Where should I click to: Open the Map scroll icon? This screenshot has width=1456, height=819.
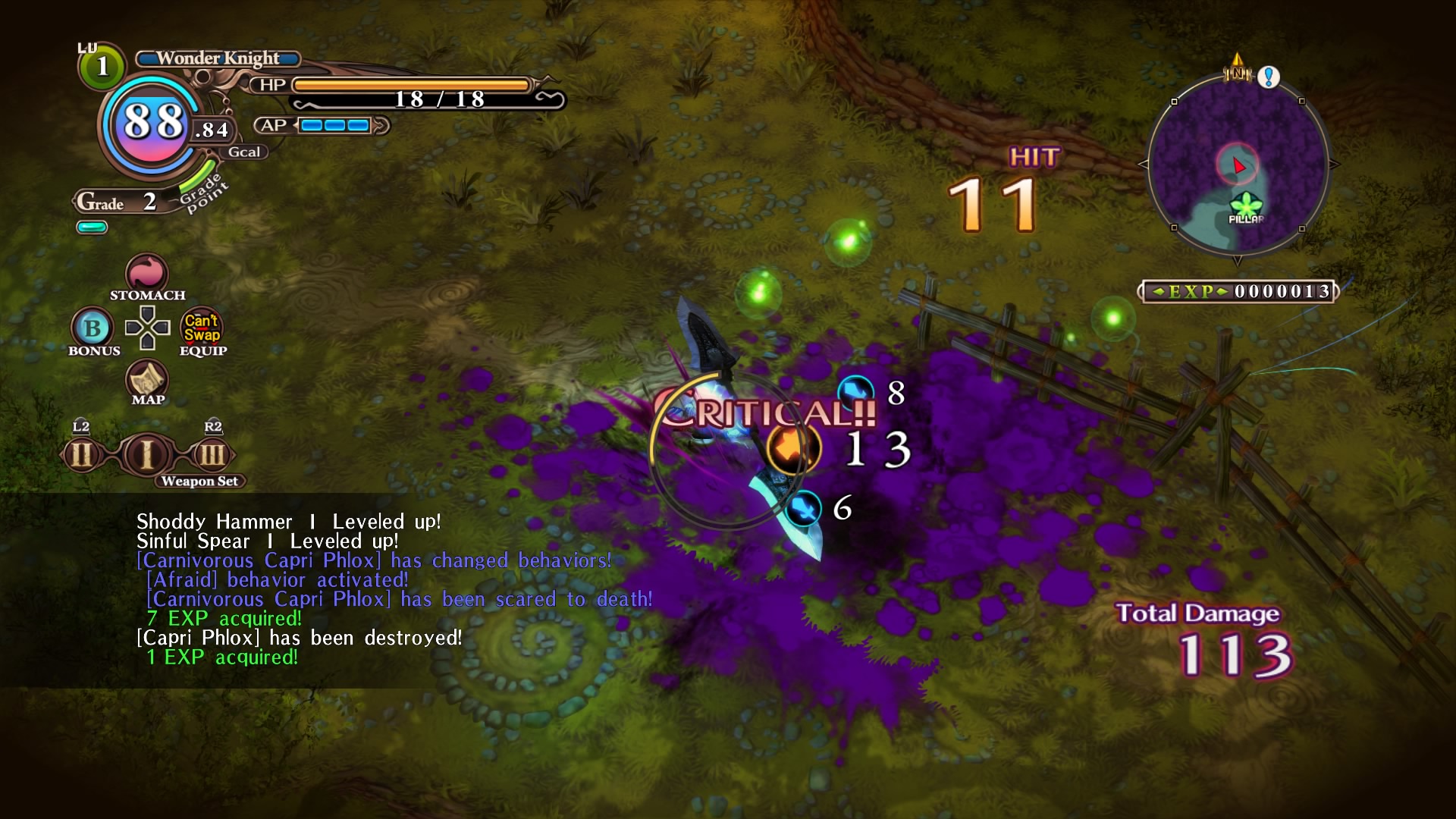(147, 377)
